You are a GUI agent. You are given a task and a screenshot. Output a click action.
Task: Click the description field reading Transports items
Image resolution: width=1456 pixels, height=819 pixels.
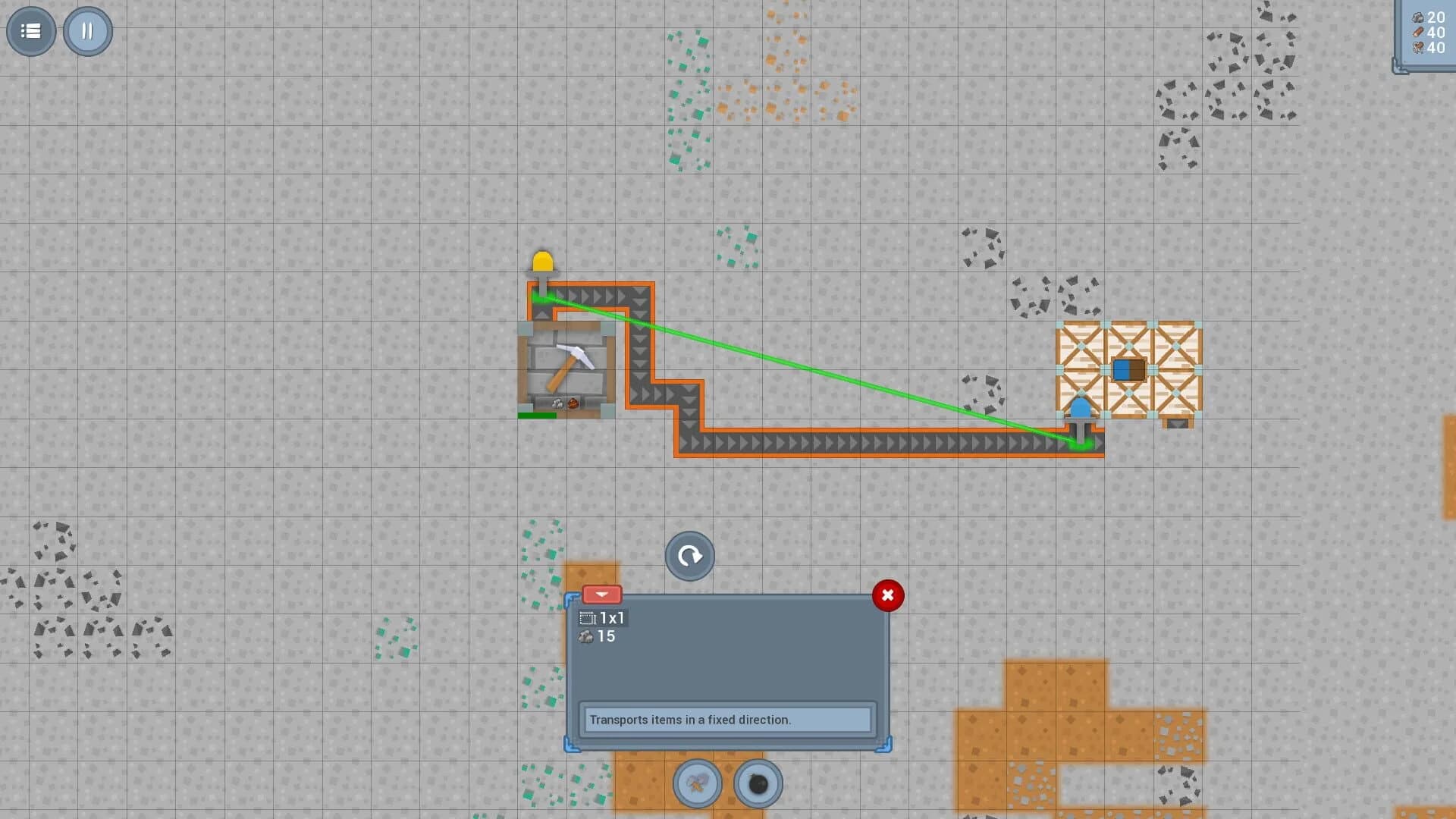coord(726,719)
